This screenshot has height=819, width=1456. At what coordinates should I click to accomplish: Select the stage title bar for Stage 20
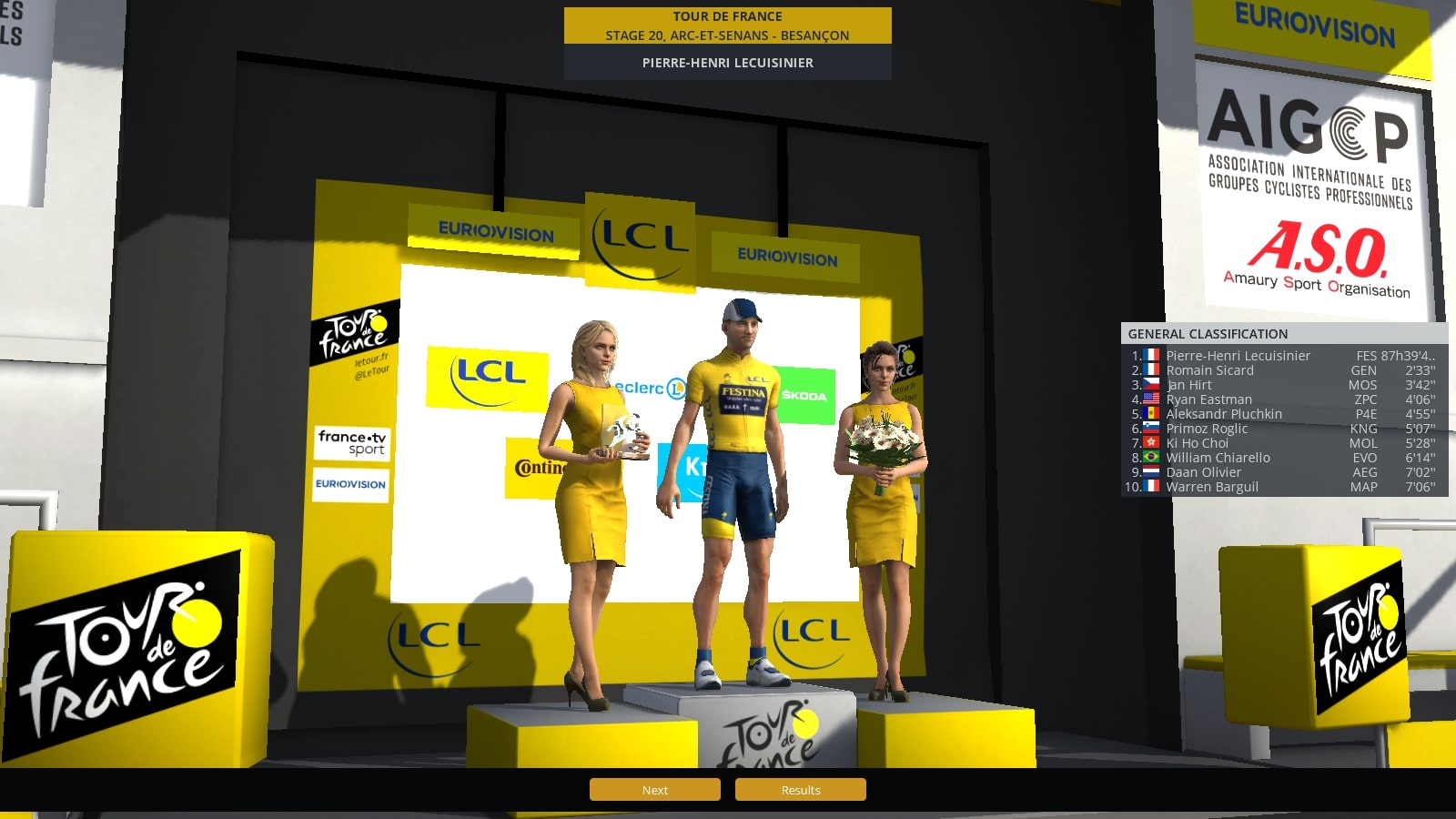(x=727, y=25)
